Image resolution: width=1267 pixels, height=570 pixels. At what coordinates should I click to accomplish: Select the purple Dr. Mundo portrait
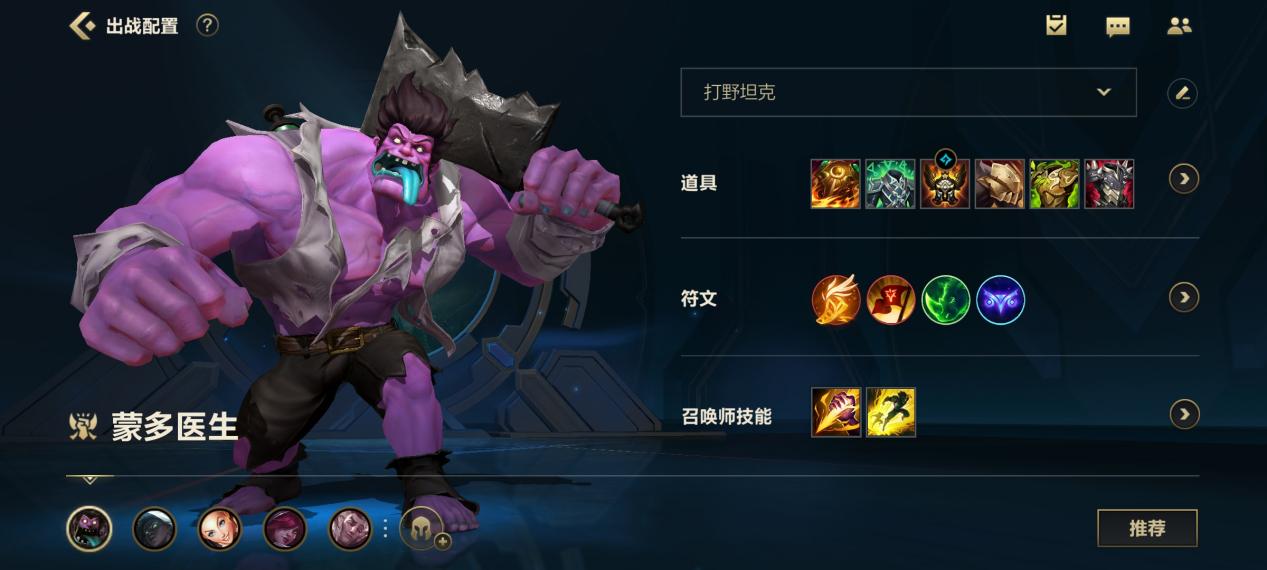click(x=89, y=529)
